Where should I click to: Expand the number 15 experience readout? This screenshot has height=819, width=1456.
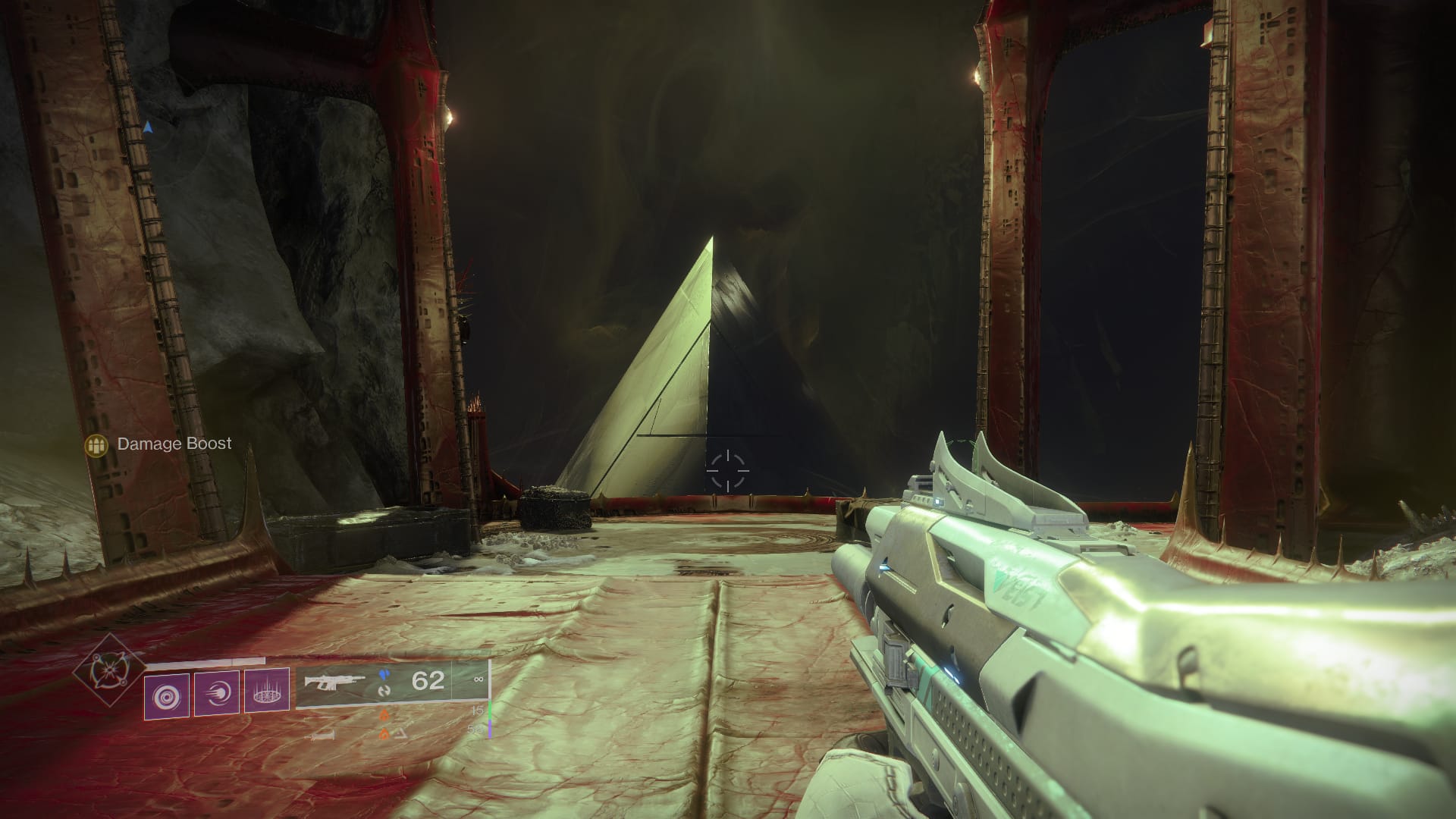(478, 710)
